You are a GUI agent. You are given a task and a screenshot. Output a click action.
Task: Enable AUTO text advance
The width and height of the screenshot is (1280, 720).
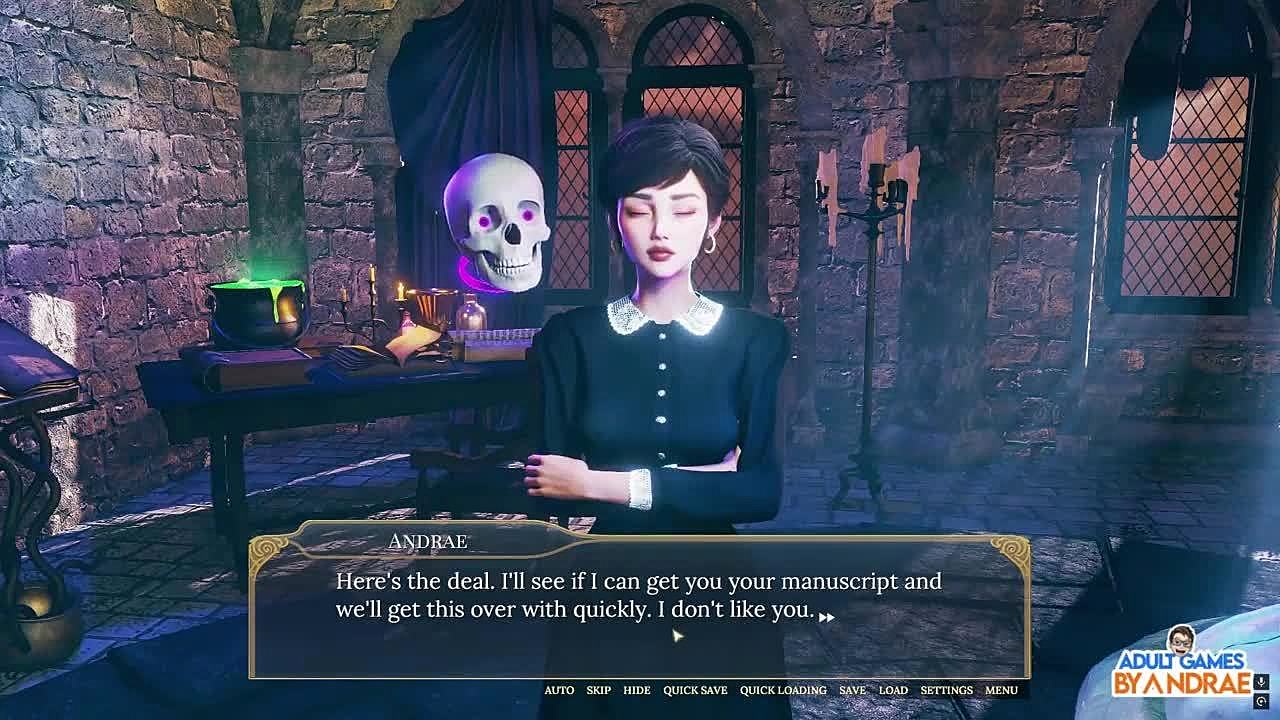559,690
